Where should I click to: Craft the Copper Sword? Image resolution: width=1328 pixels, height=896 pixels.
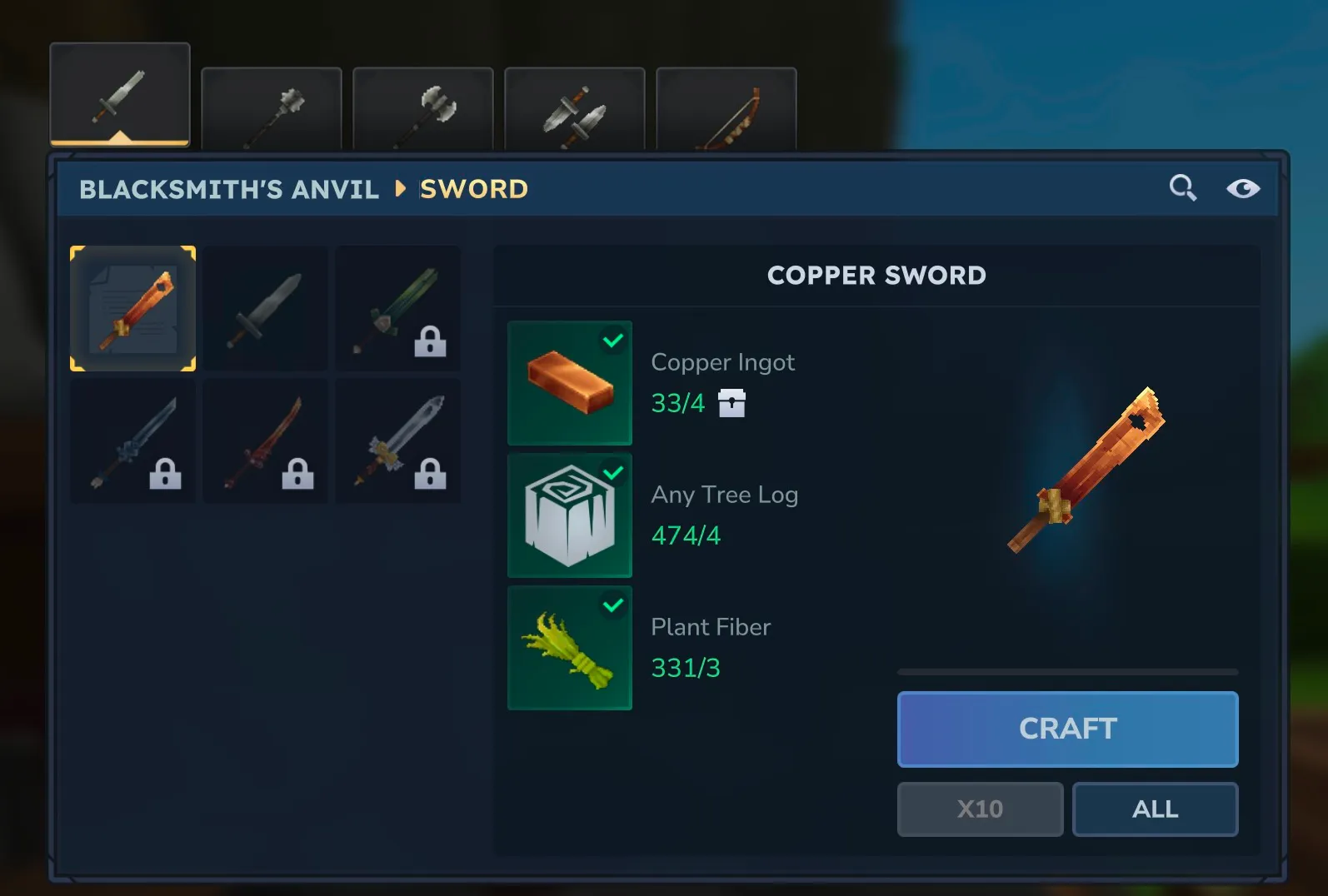click(x=1067, y=729)
